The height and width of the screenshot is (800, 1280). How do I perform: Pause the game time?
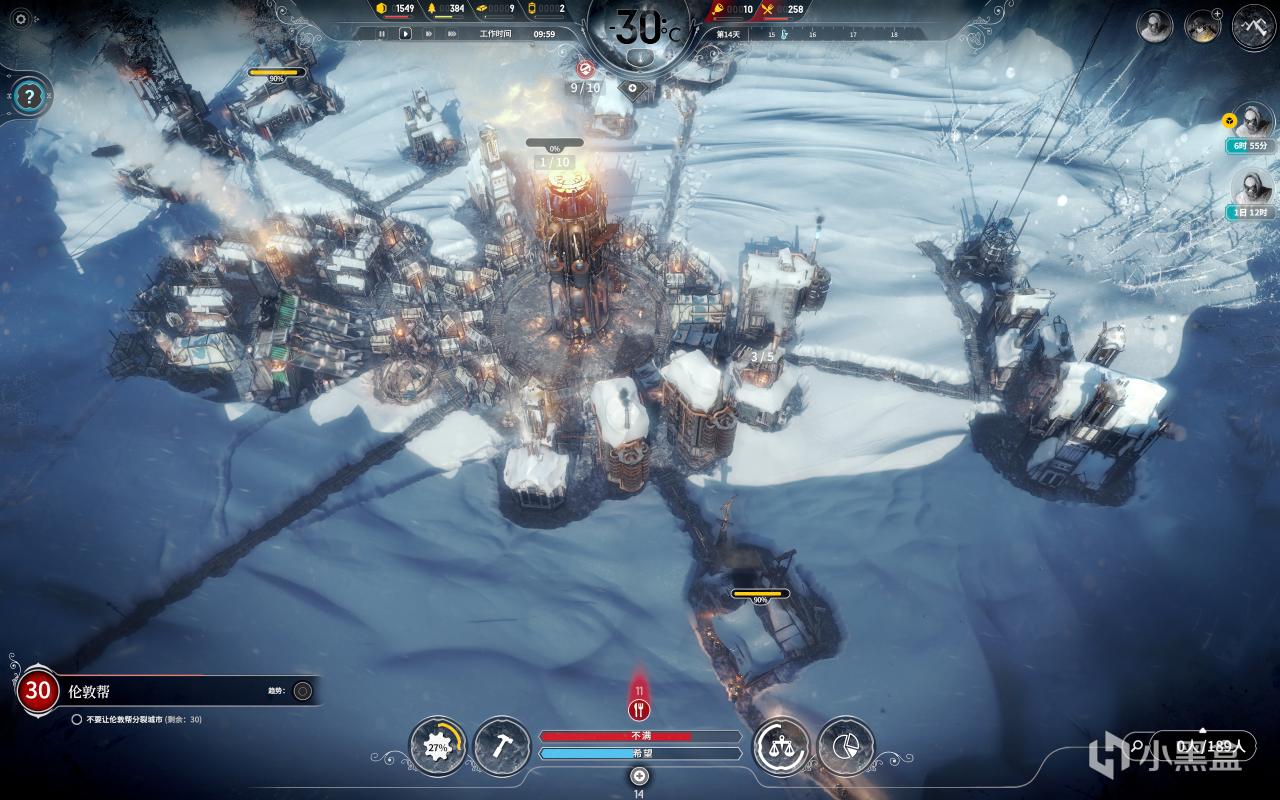point(381,33)
